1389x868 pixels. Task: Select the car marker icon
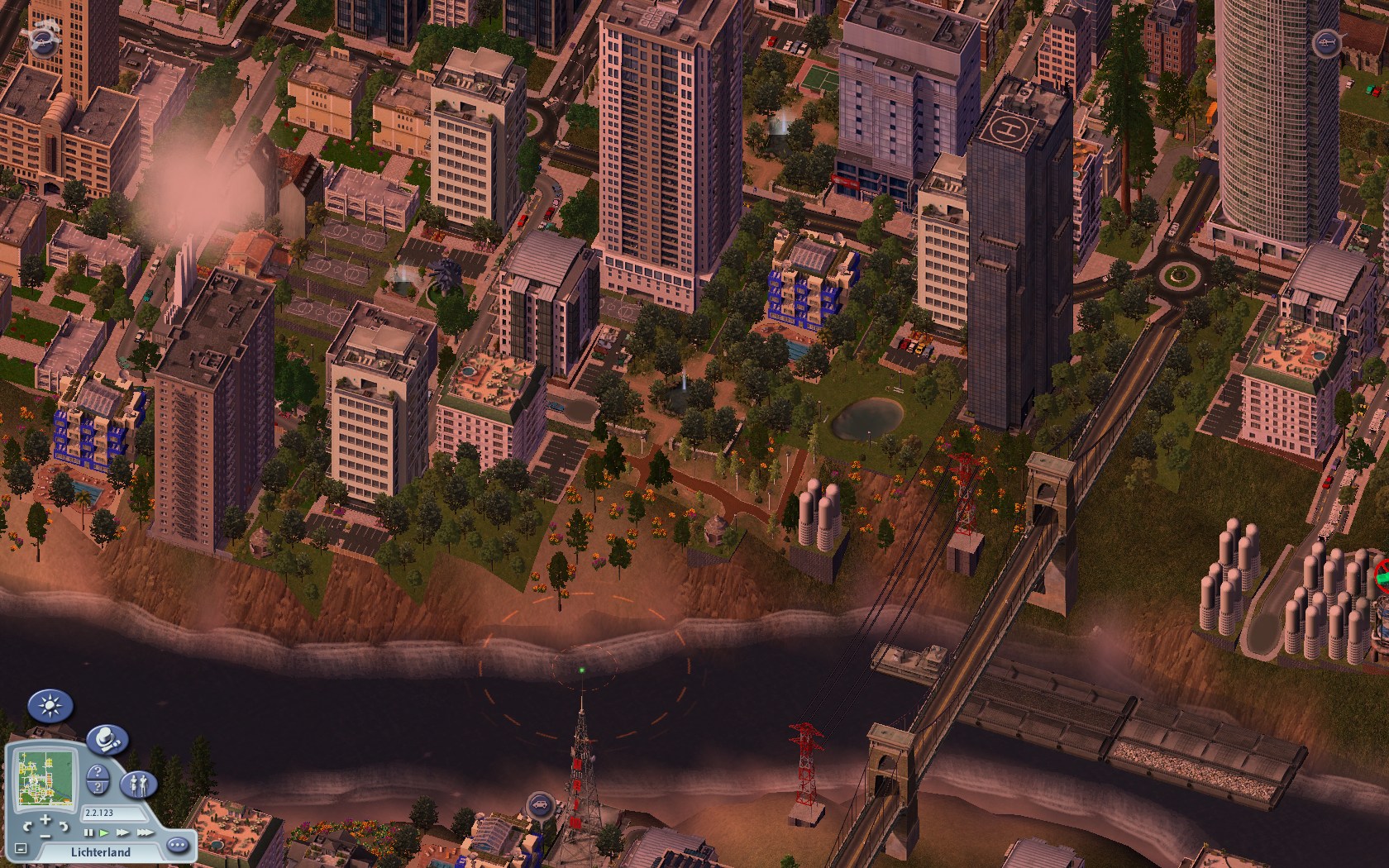(539, 803)
